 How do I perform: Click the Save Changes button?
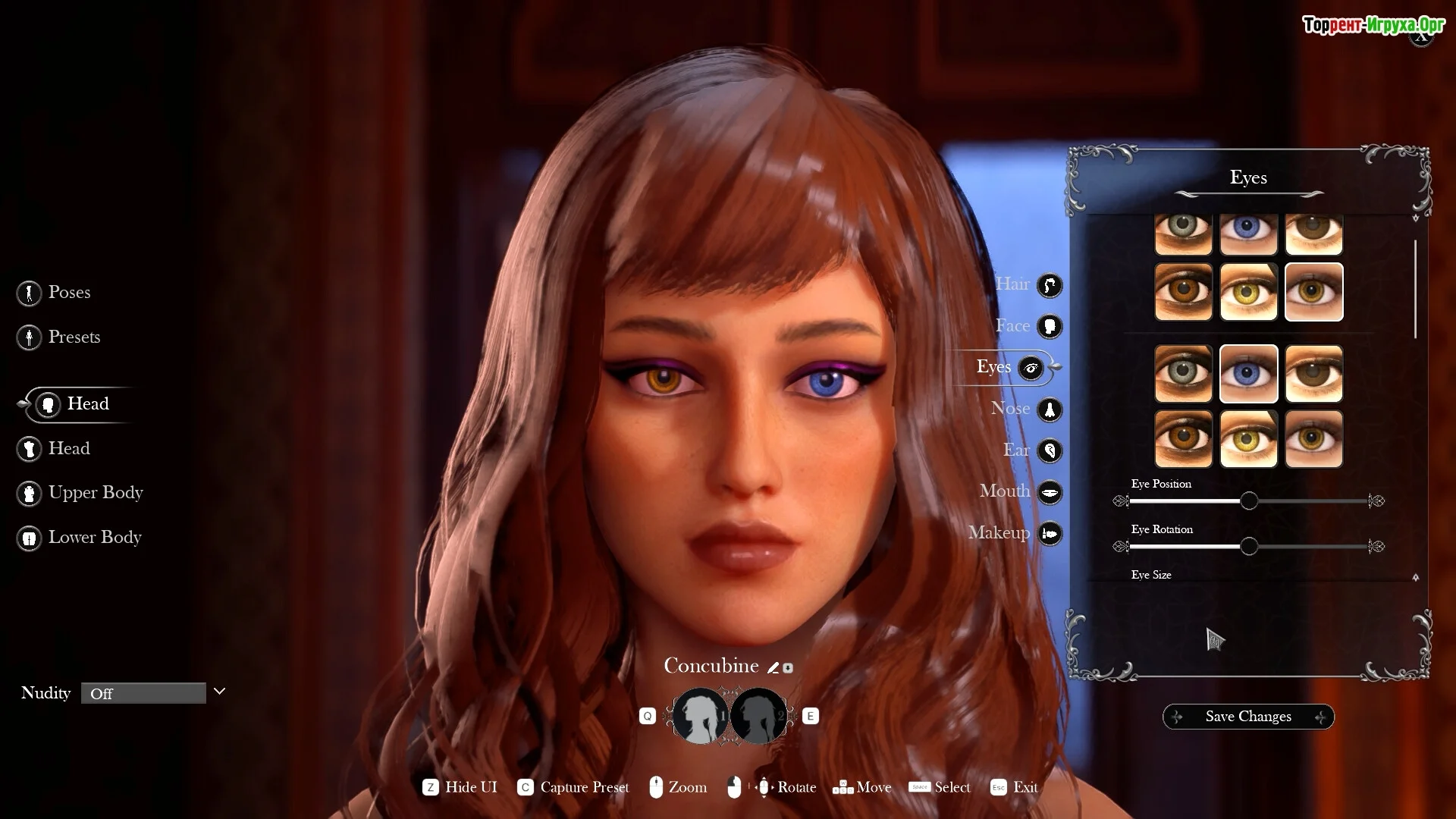pyautogui.click(x=1248, y=717)
